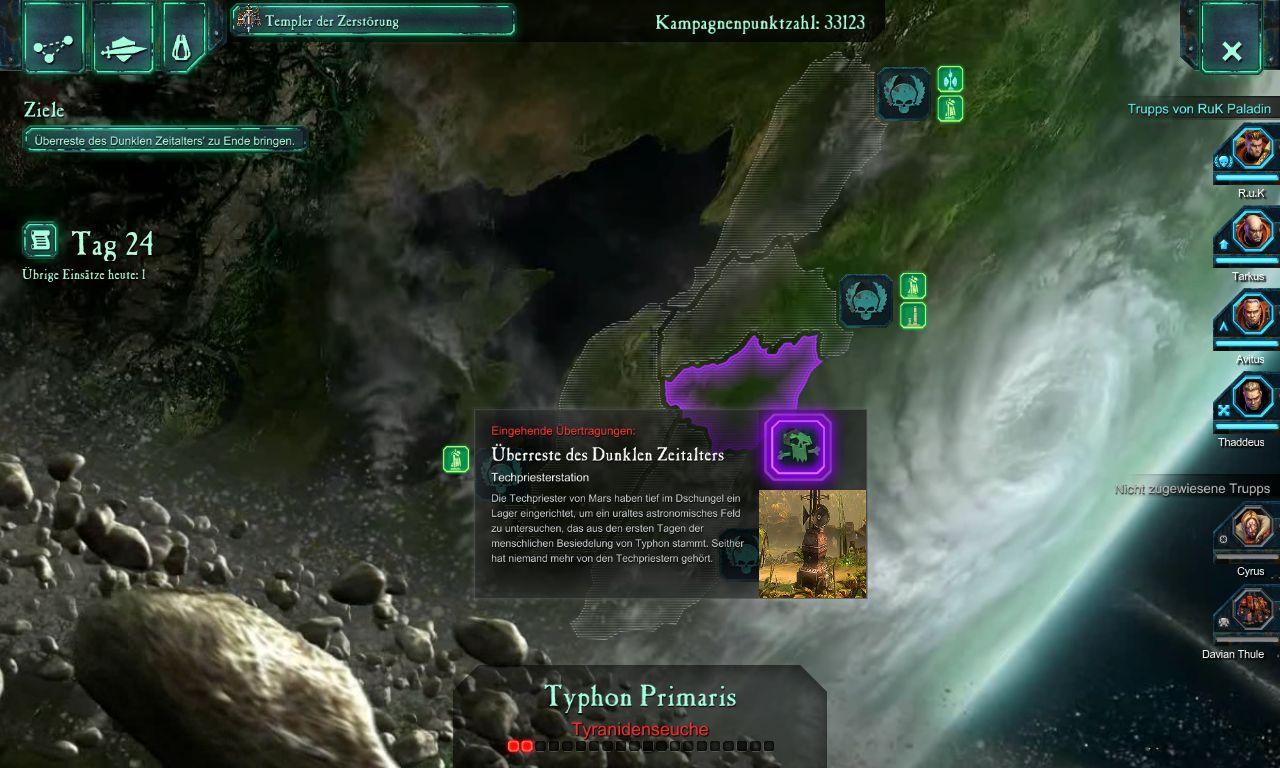Image resolution: width=1280 pixels, height=768 pixels.
Task: Open the Tag 24 mission log icon
Action: [40, 241]
